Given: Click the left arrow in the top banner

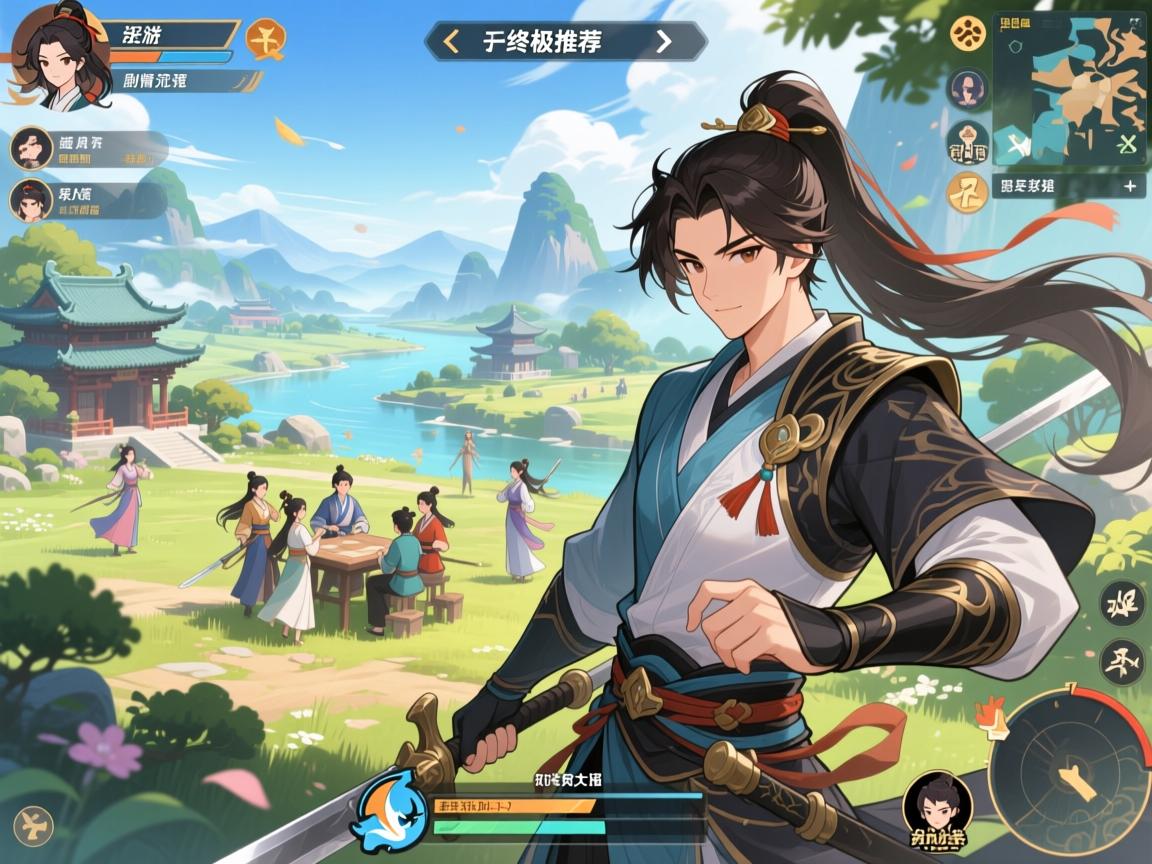Looking at the screenshot, I should click(x=451, y=41).
